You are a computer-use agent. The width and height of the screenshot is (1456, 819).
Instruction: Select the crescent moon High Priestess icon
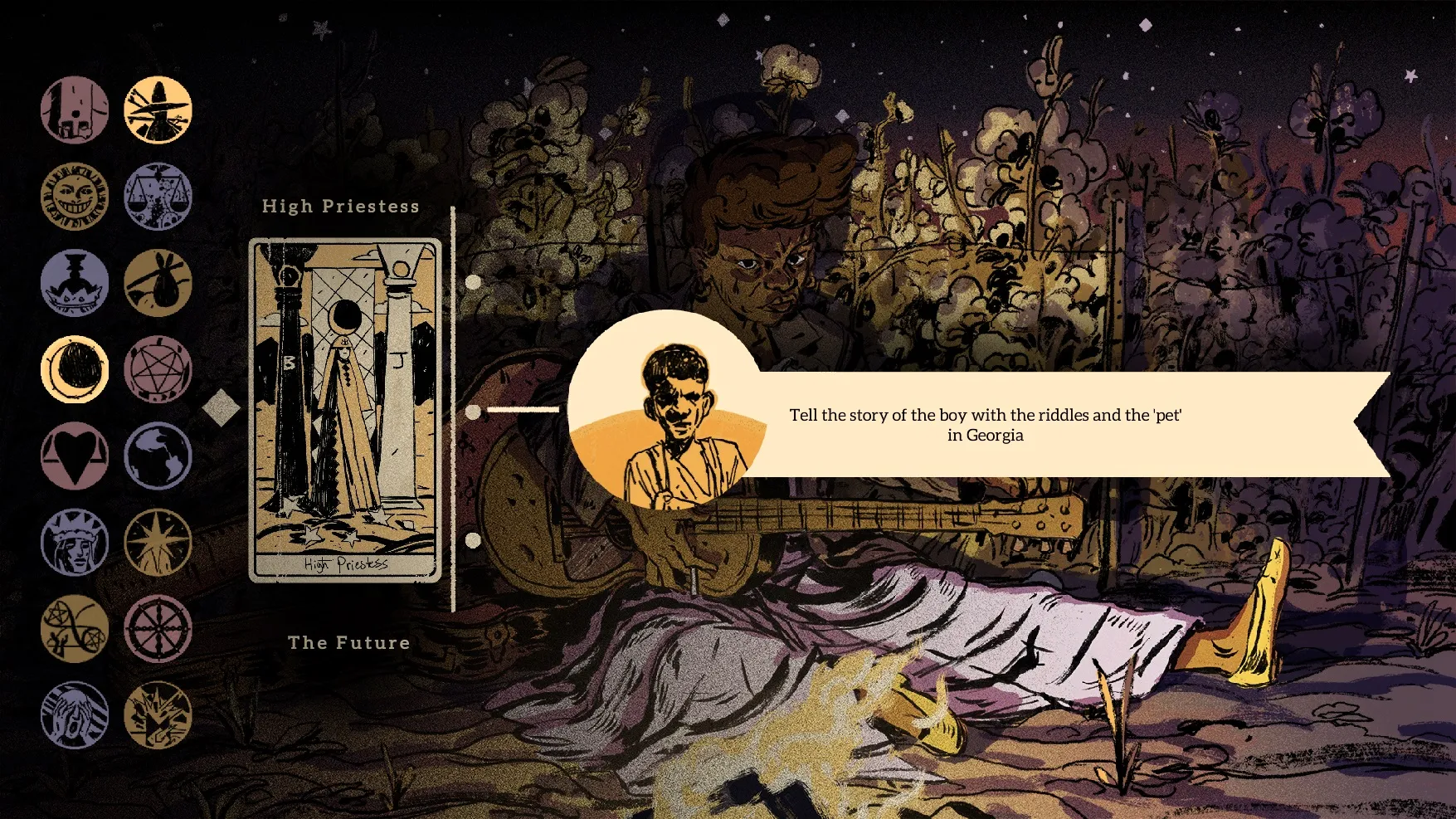click(x=75, y=369)
